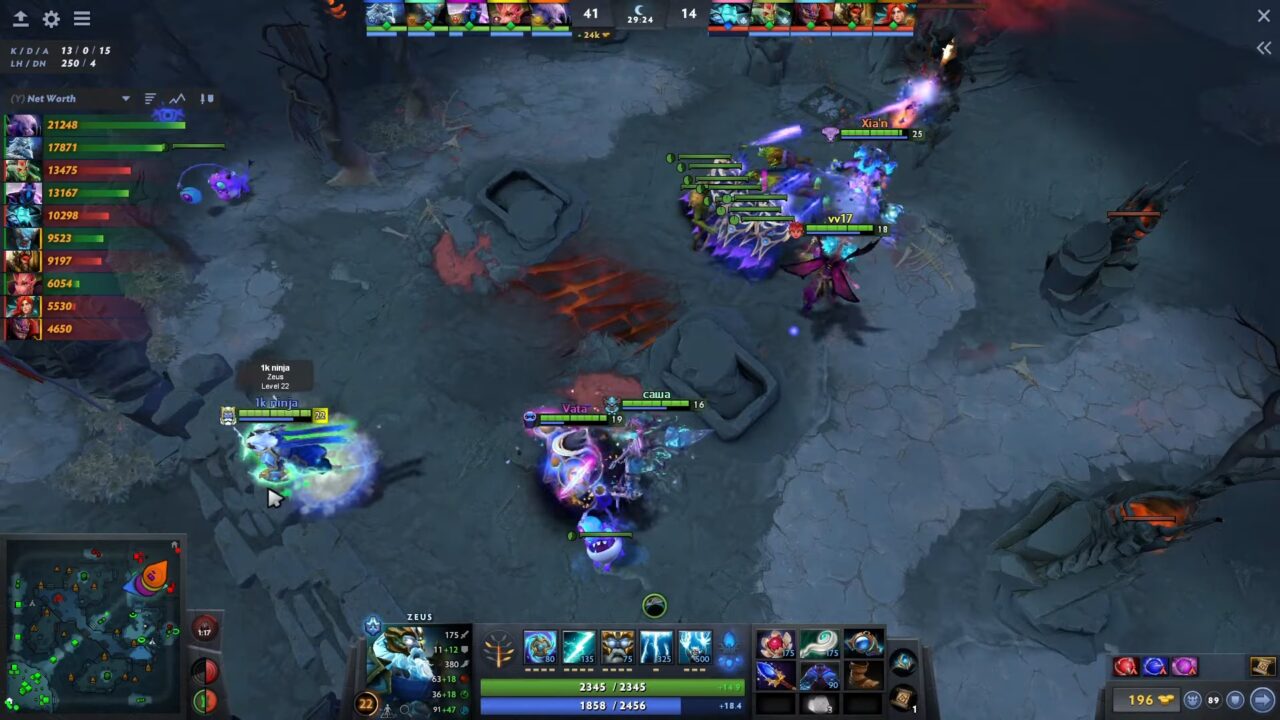Click the broadcast upload icon top left
Image resolution: width=1280 pixels, height=720 pixels.
tap(20, 17)
